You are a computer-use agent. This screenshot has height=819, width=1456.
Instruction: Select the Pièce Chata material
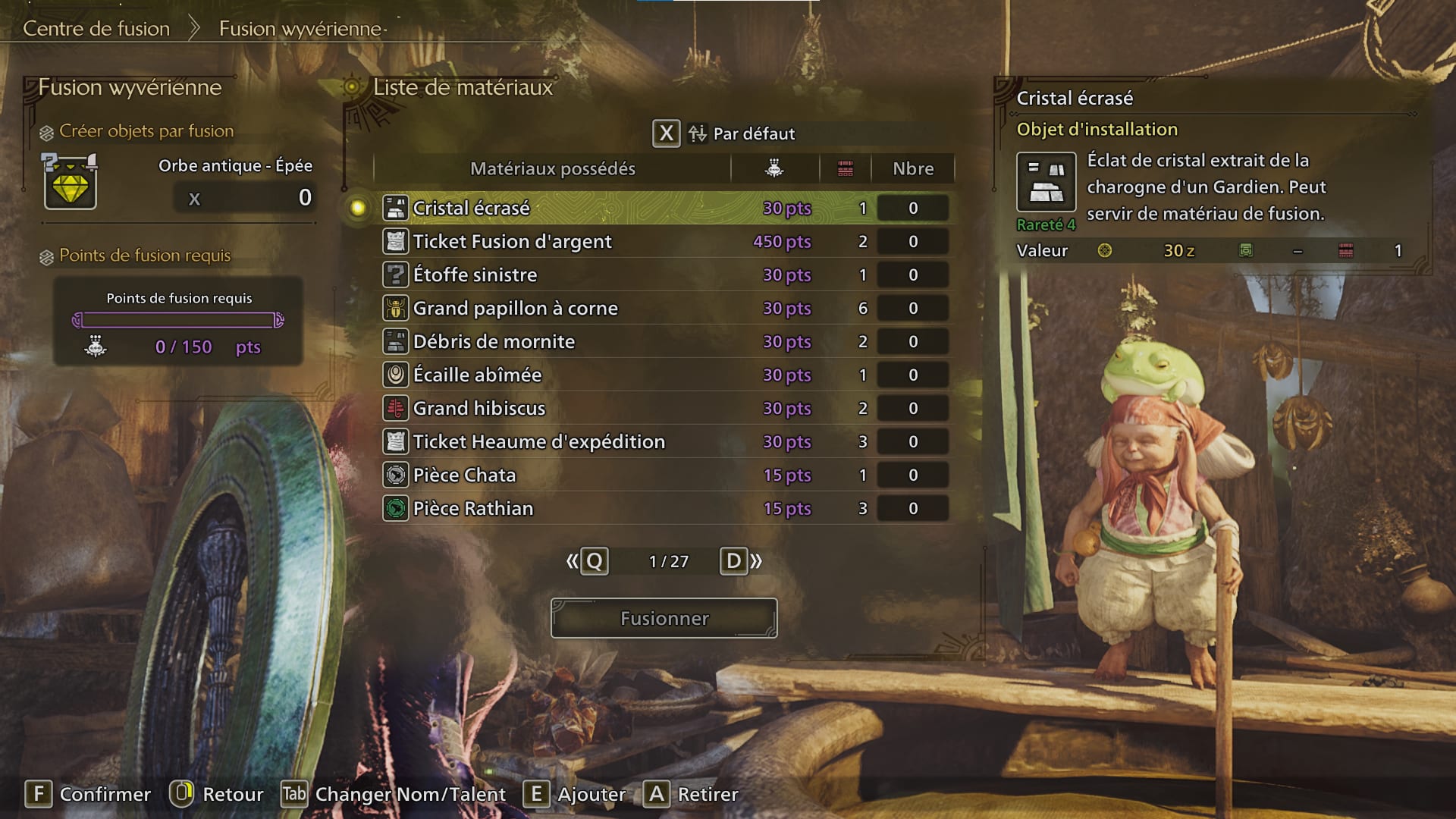point(464,475)
